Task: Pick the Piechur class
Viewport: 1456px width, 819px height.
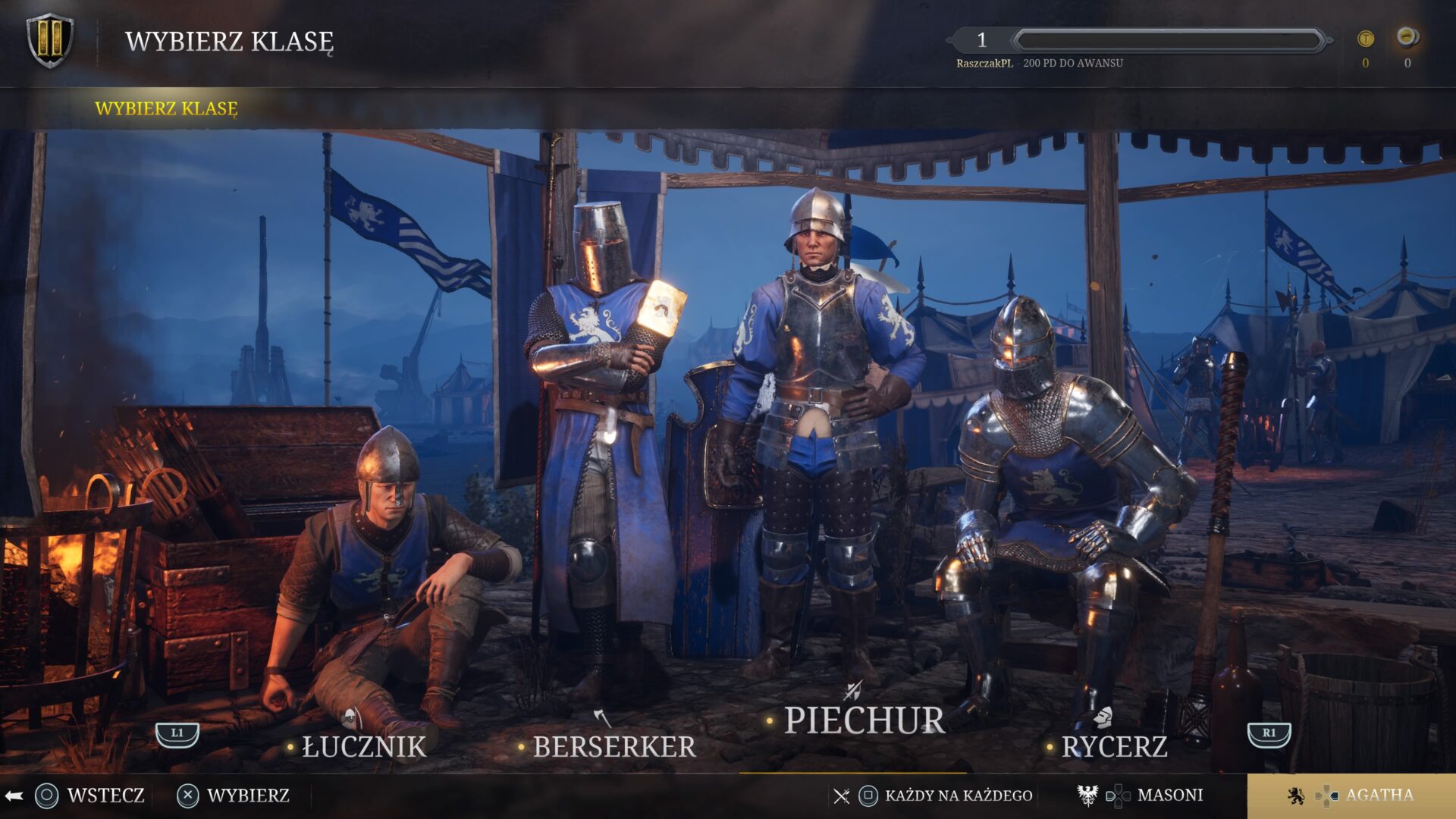Action: [864, 720]
